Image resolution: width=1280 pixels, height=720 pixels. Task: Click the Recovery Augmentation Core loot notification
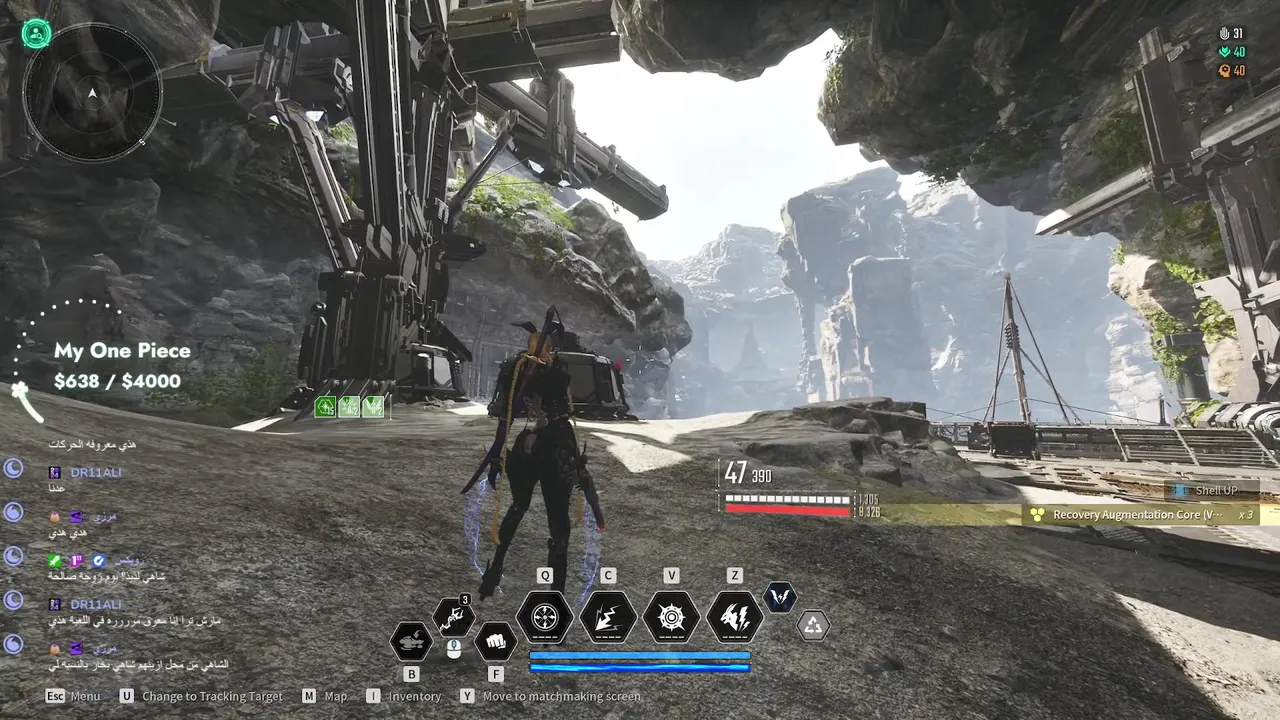(x=1138, y=515)
